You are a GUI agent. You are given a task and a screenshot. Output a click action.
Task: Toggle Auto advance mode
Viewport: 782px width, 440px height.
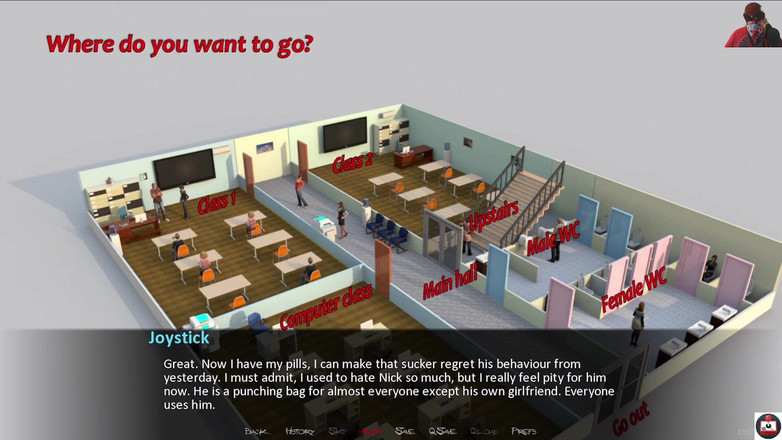point(371,431)
